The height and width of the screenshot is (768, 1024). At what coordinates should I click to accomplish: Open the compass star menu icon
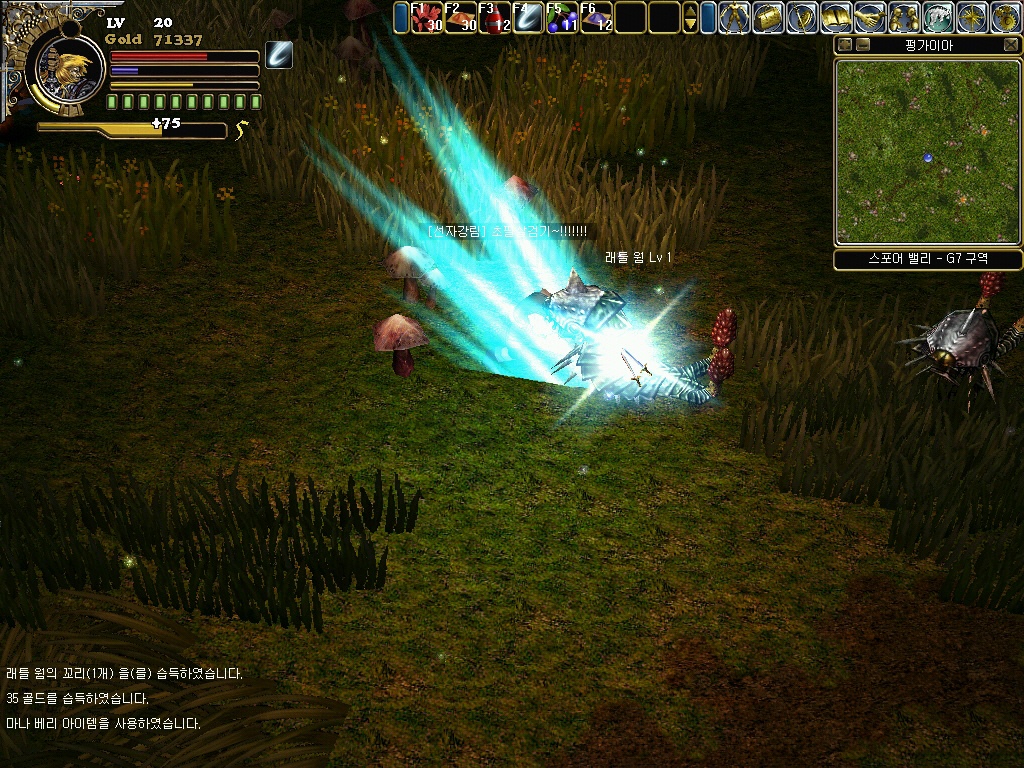972,17
